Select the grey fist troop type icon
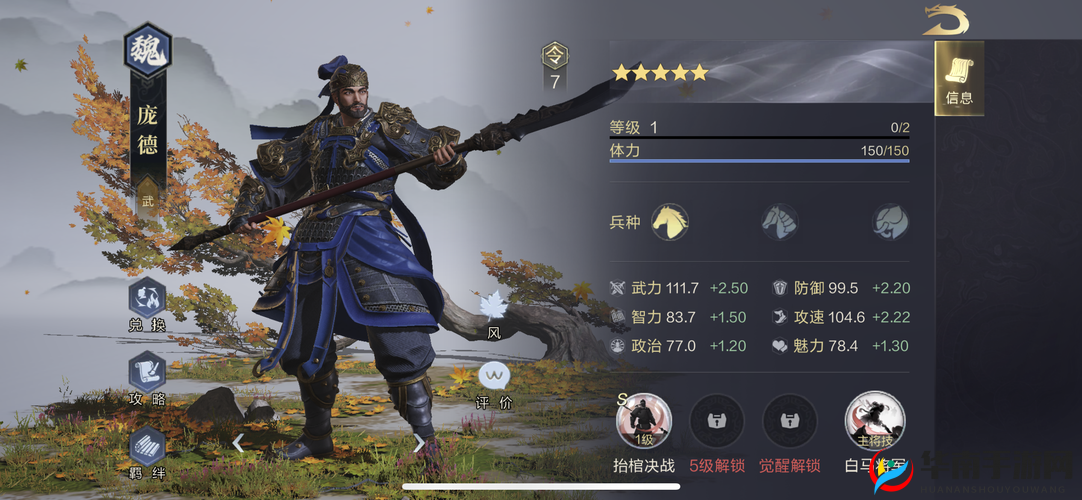Viewport: 1082px width, 500px height. coord(778,221)
